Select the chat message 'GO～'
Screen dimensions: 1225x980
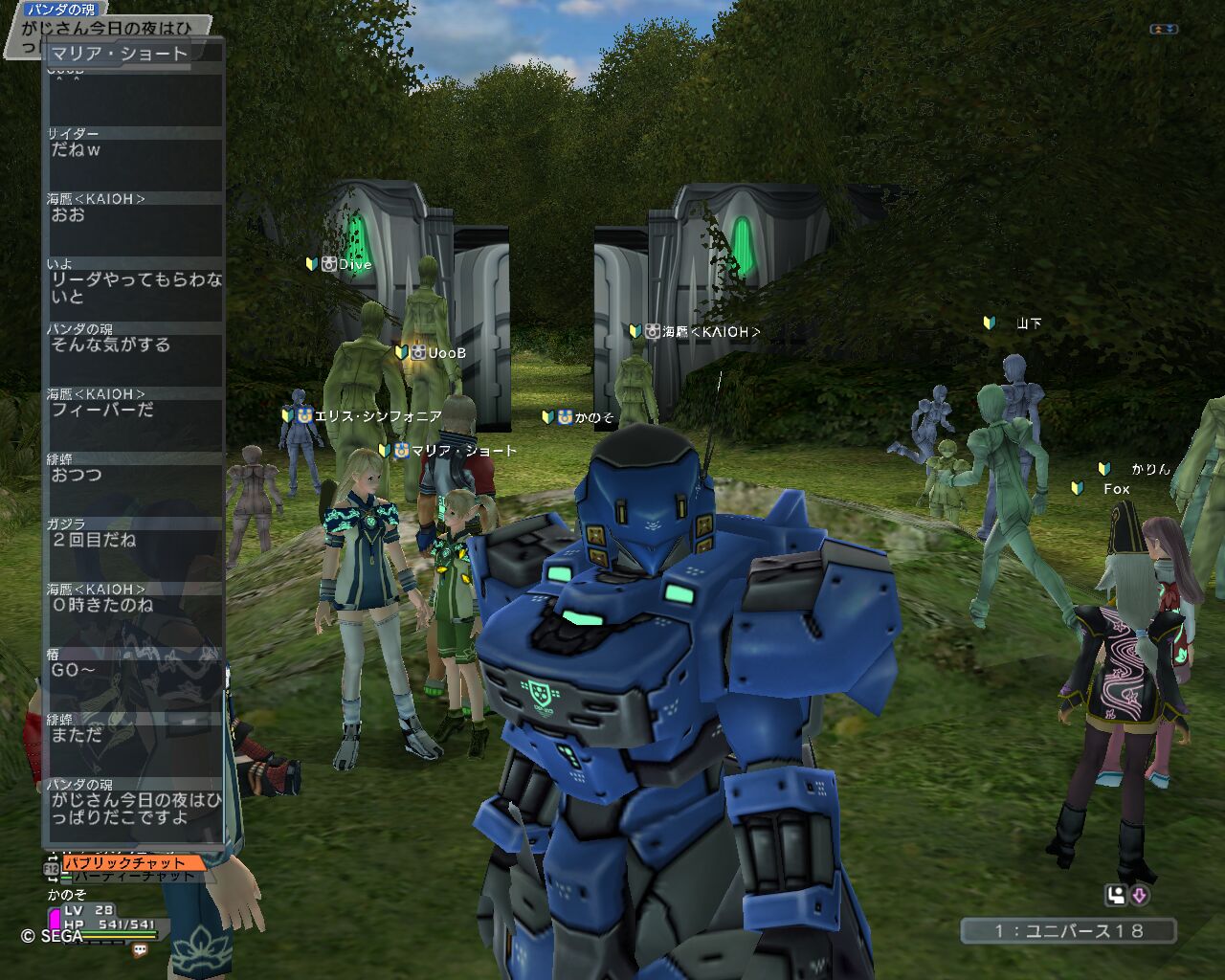pyautogui.click(x=74, y=670)
